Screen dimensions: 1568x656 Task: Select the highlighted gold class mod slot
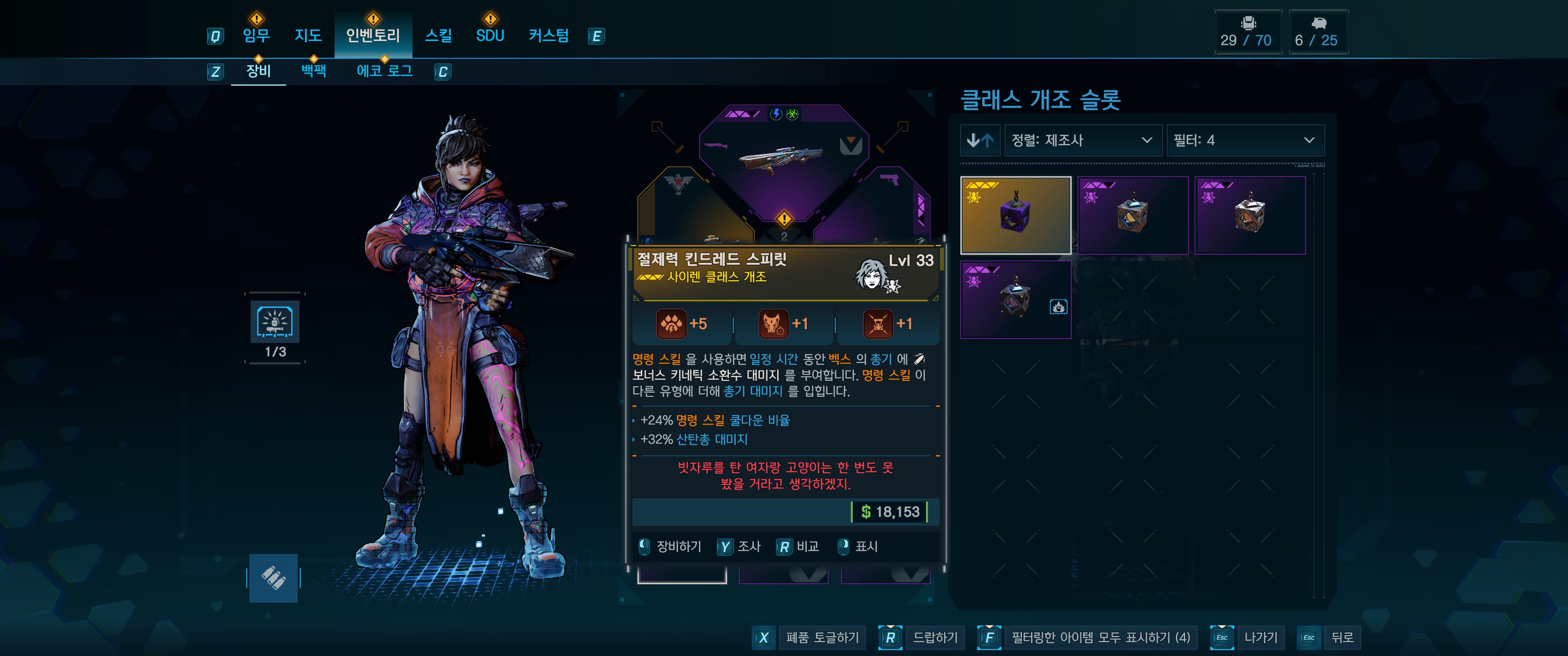[x=1015, y=215]
